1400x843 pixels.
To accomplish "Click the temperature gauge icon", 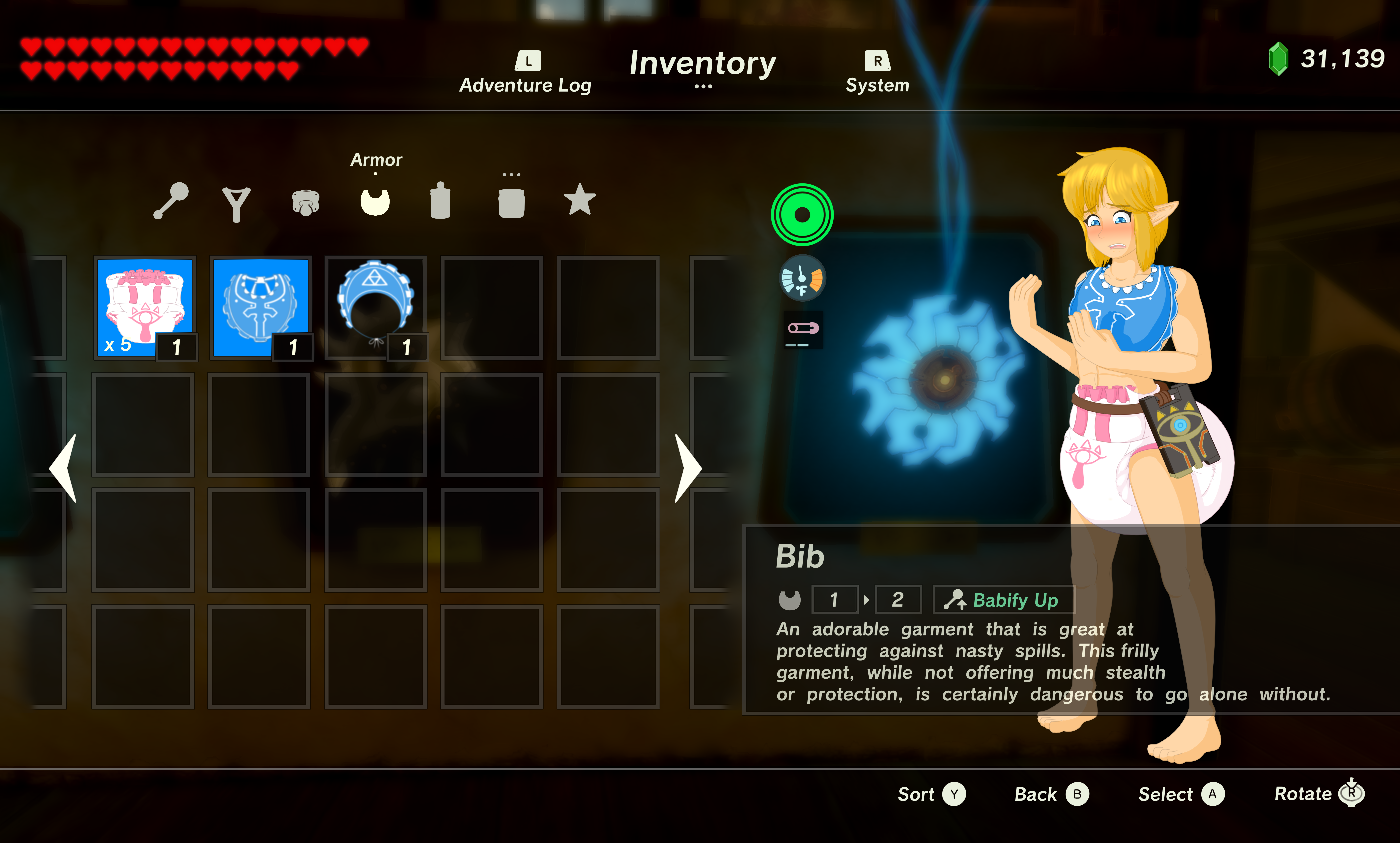I will [802, 278].
